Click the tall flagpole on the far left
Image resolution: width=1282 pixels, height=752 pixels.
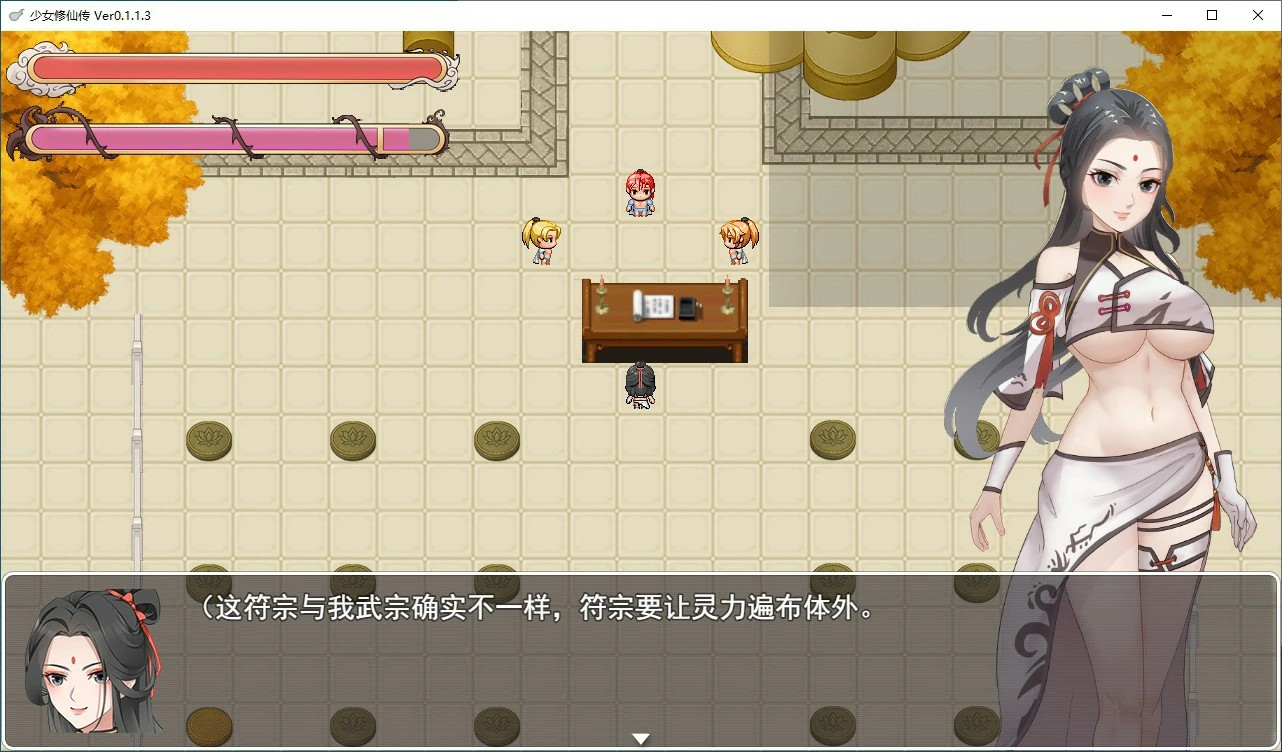click(x=136, y=440)
